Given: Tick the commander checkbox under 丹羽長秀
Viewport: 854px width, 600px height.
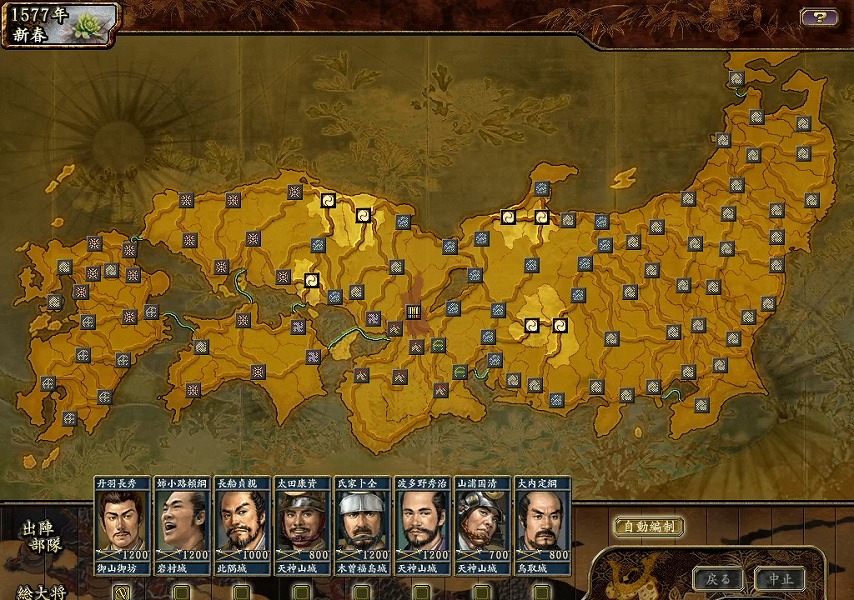Looking at the screenshot, I should pos(122,592).
